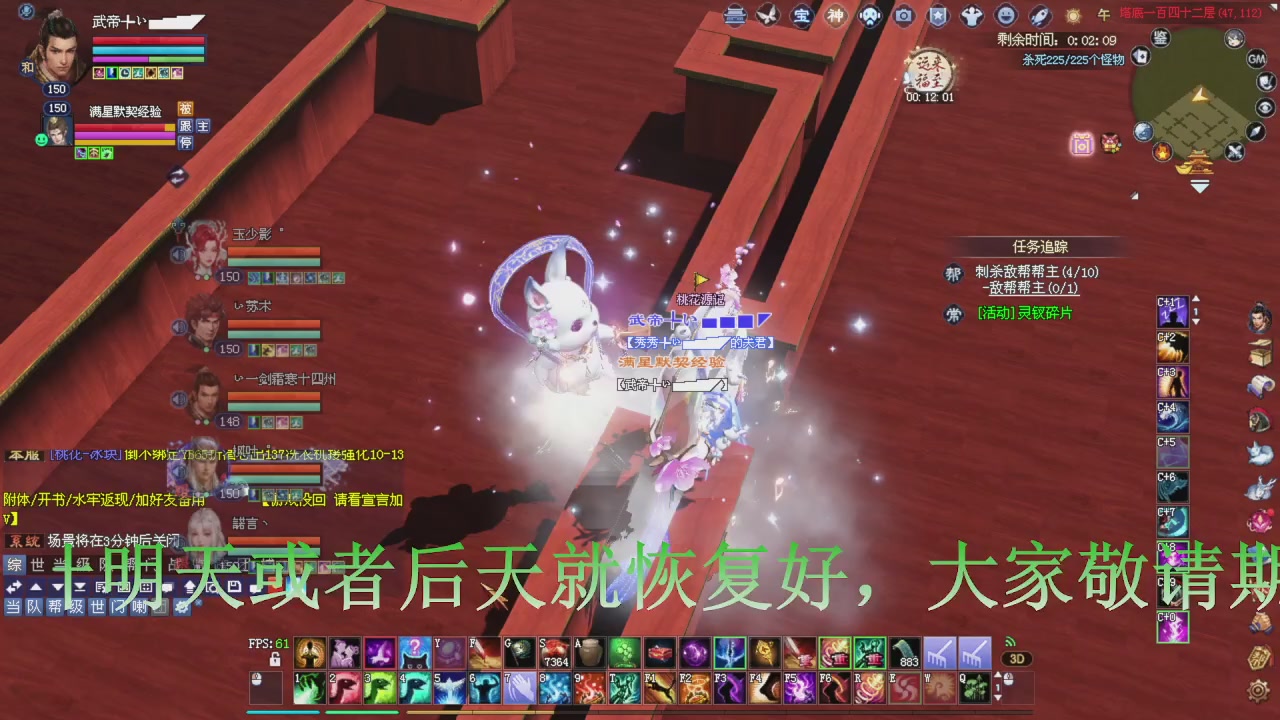Open chat settings via gear icon
This screenshot has height=720, width=1280.
pyautogui.click(x=181, y=607)
